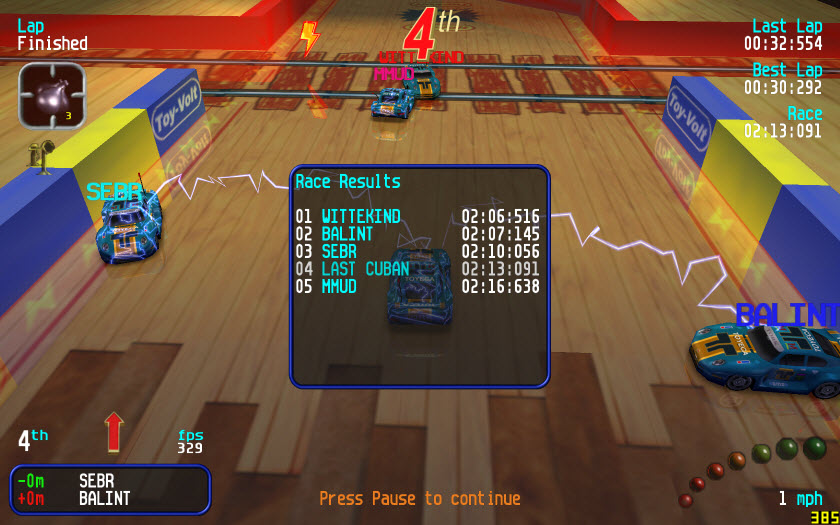Select WITTEKIND's first place result row

[x=417, y=216]
